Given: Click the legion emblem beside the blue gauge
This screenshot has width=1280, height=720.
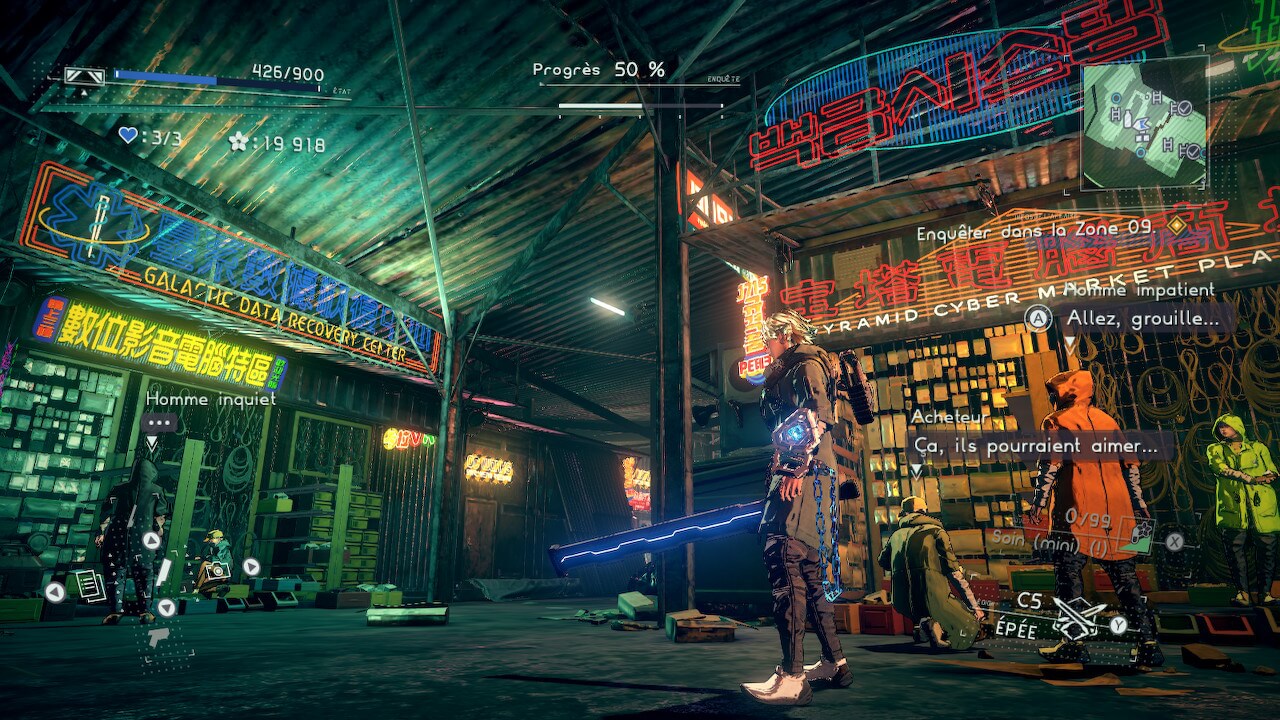Looking at the screenshot, I should click(x=84, y=76).
